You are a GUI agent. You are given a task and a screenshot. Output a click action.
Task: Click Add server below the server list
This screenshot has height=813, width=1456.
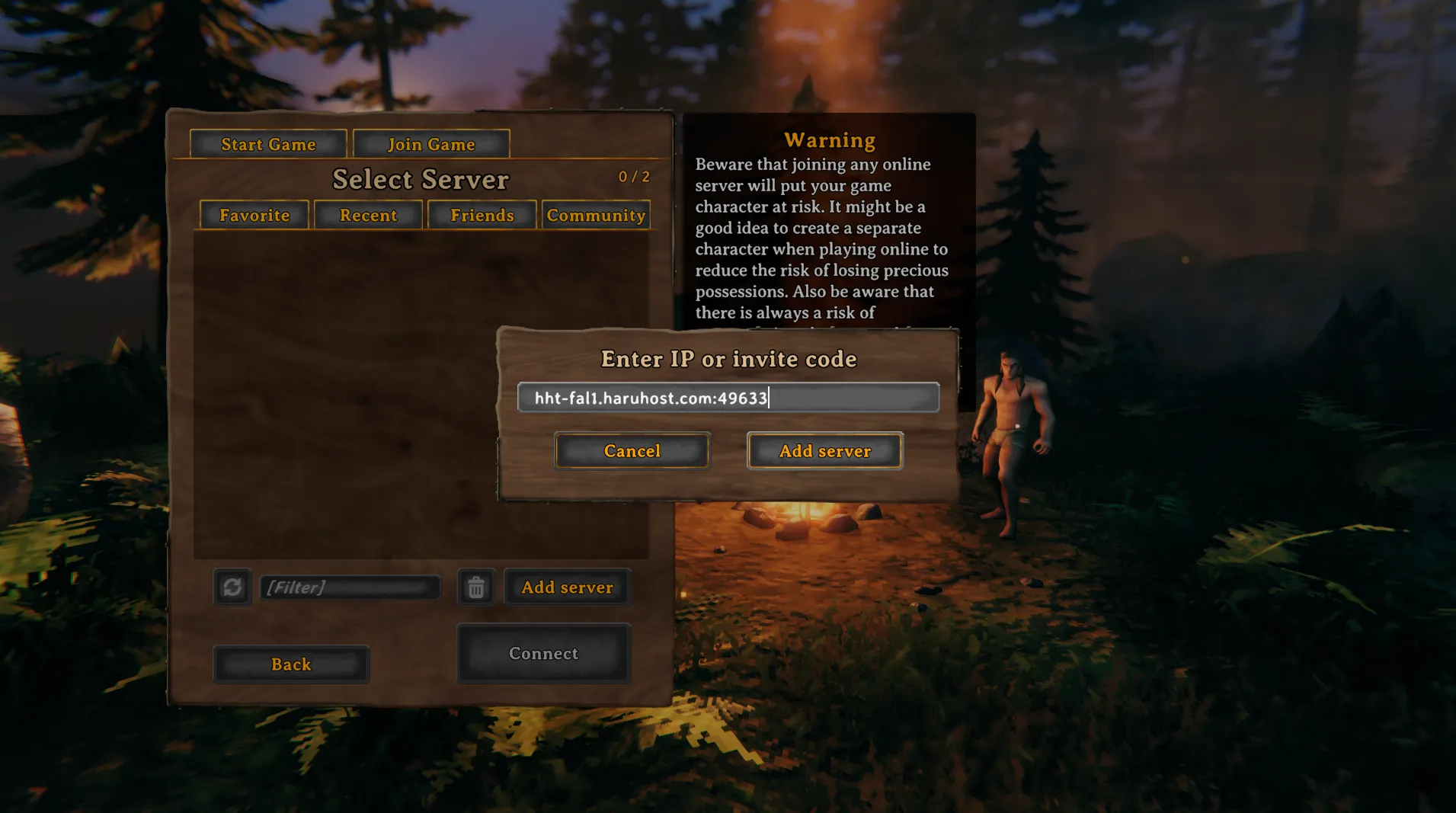567,587
